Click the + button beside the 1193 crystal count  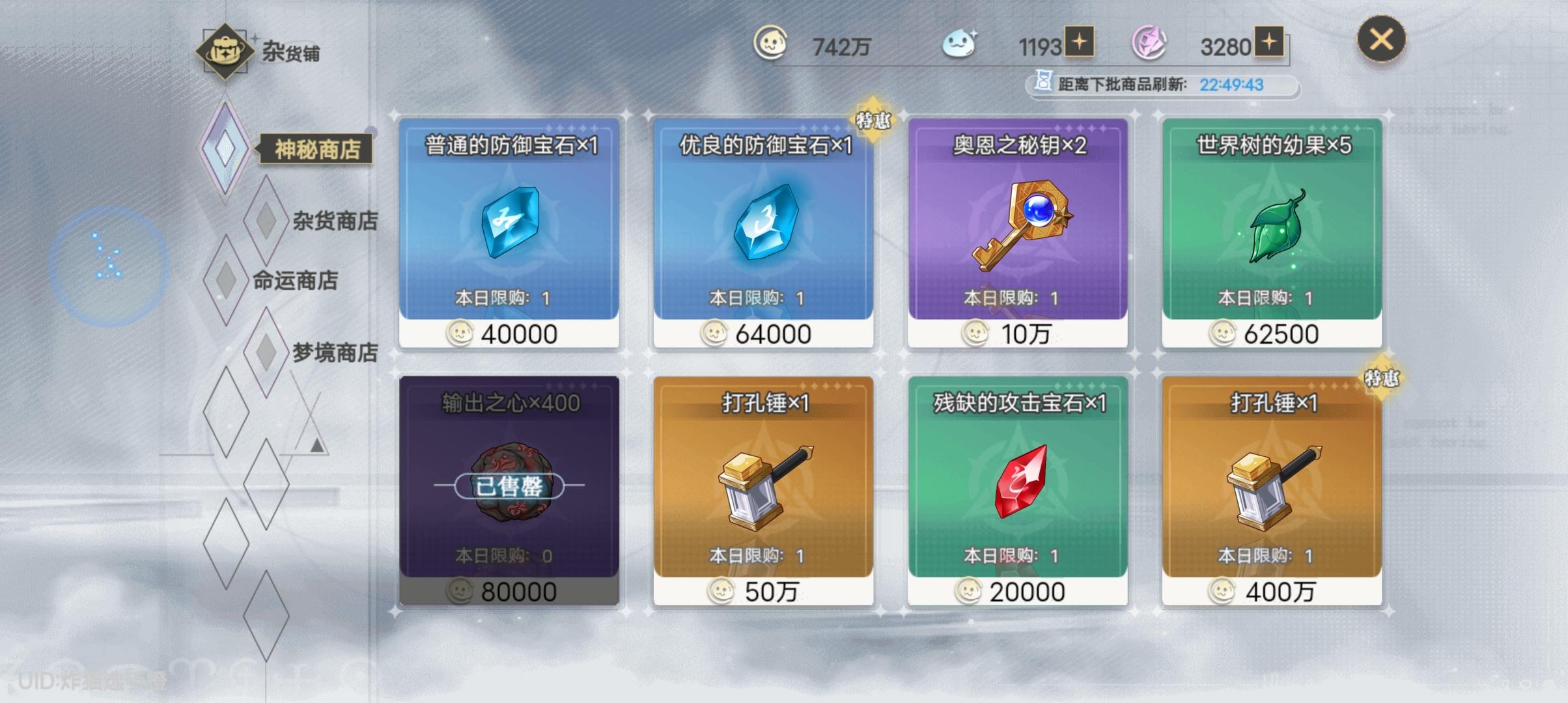(x=1081, y=44)
